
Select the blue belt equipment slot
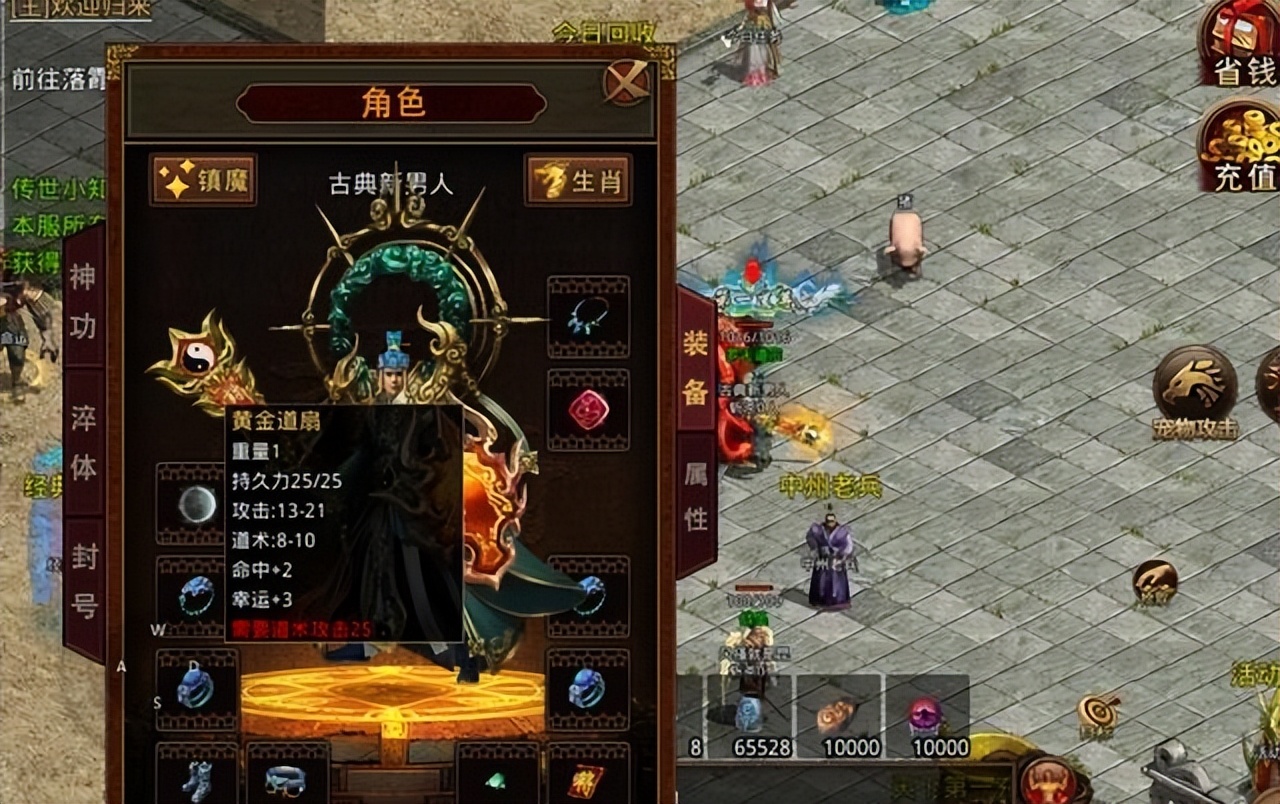pos(287,778)
